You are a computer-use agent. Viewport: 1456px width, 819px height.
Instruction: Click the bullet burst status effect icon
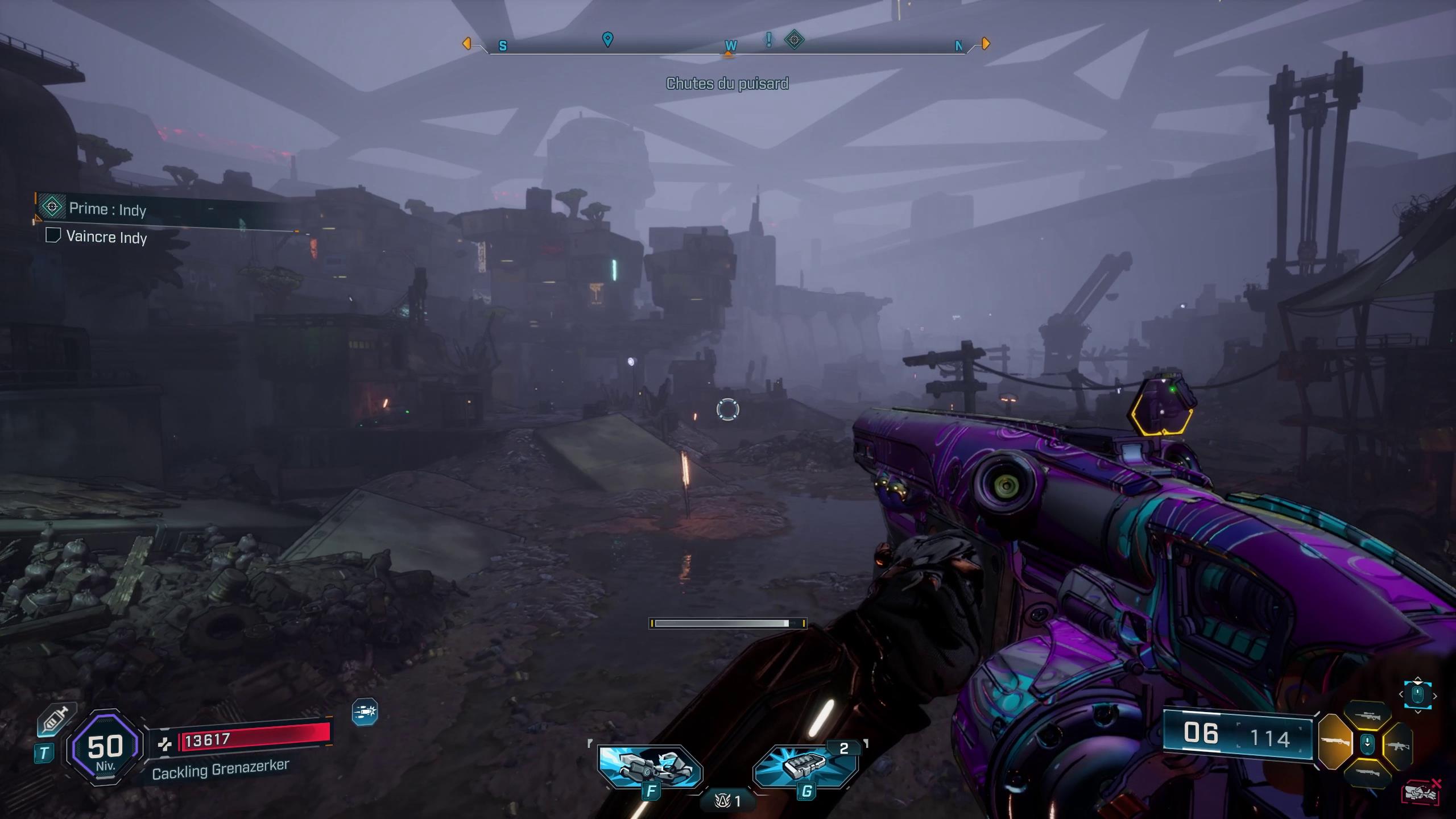click(x=365, y=712)
